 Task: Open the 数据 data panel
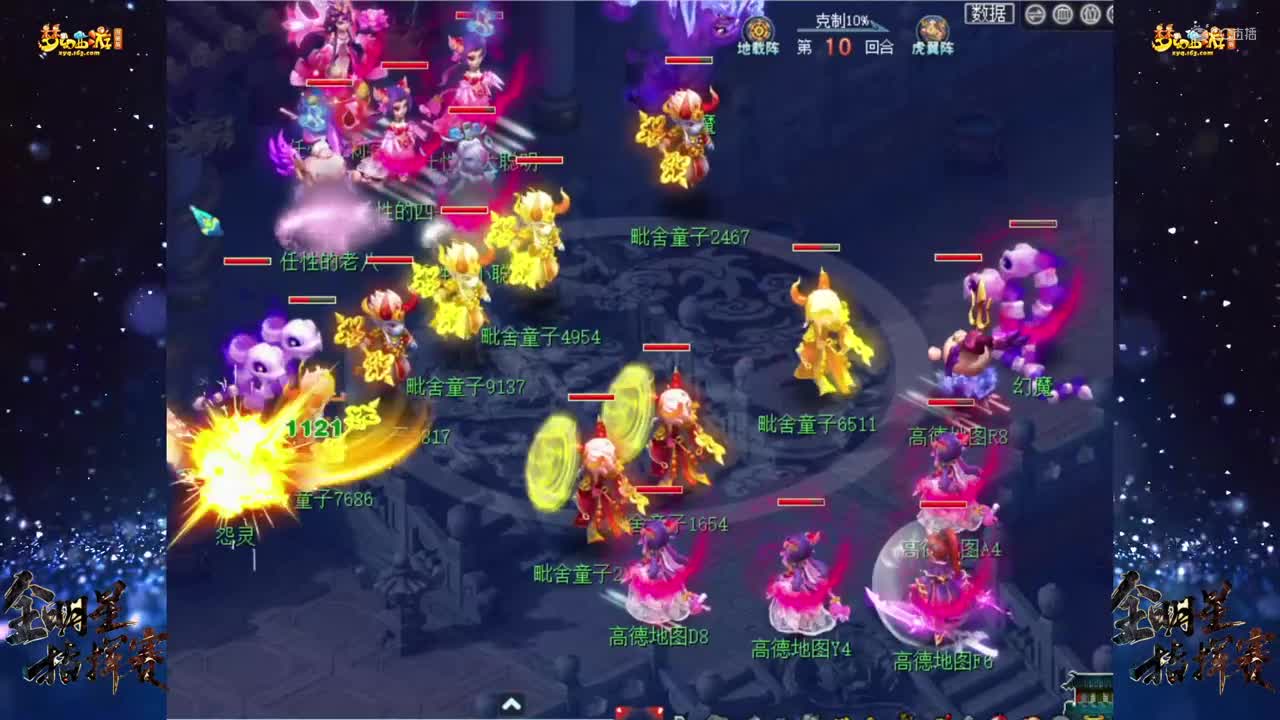990,12
